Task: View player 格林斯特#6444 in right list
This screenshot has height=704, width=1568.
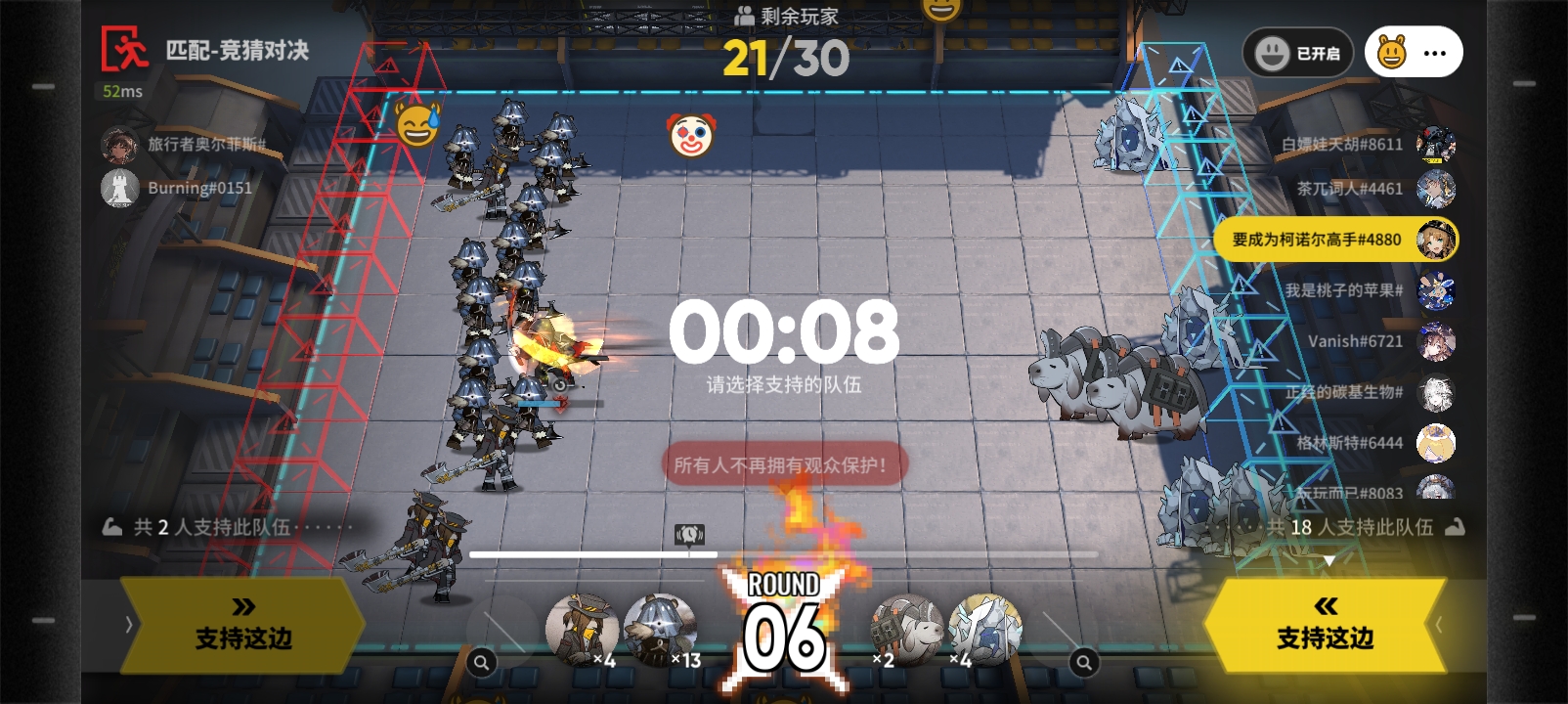Action: 1373,443
